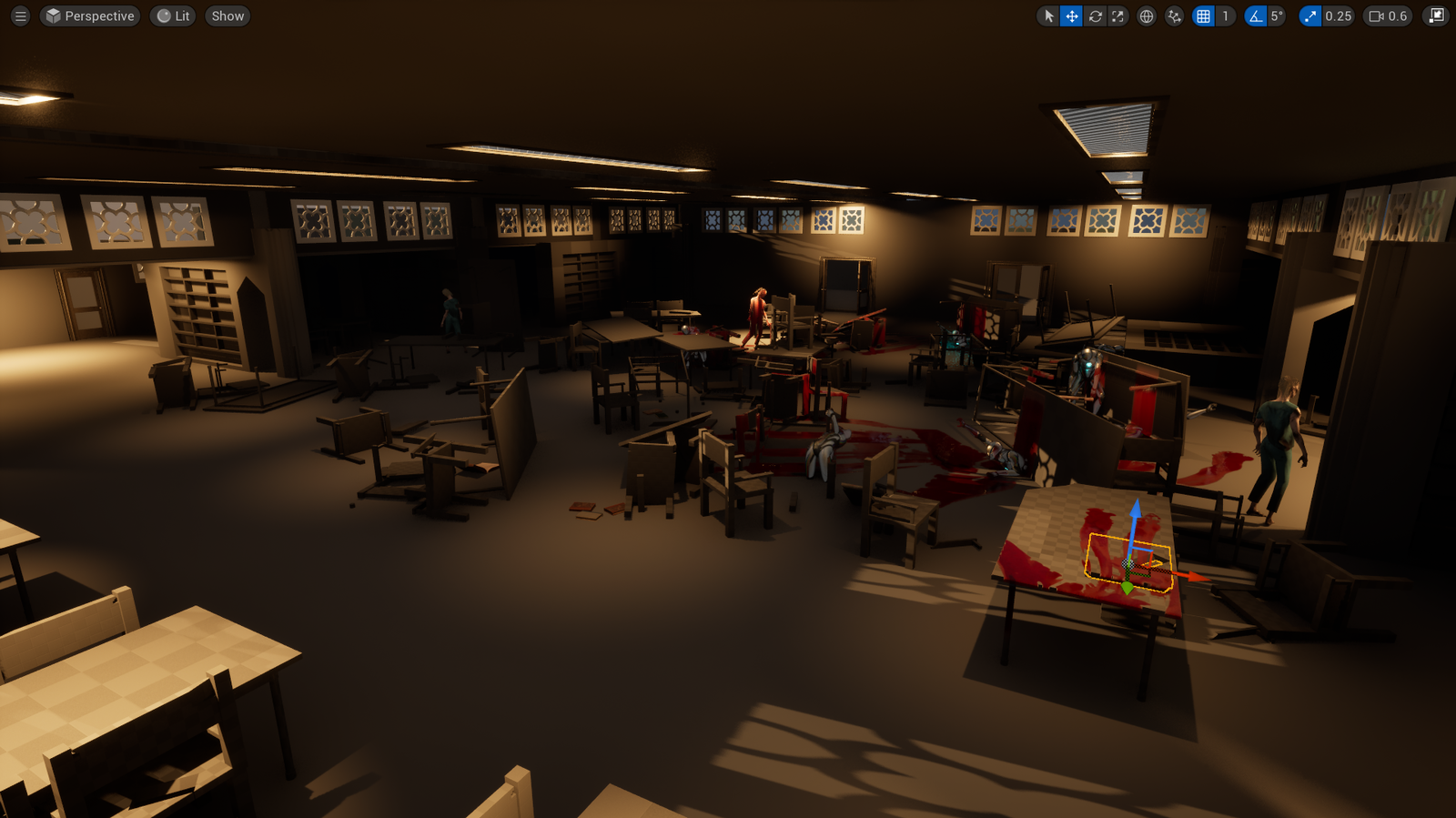Toggle scale snapping
The image size is (1456, 818).
point(1309,15)
